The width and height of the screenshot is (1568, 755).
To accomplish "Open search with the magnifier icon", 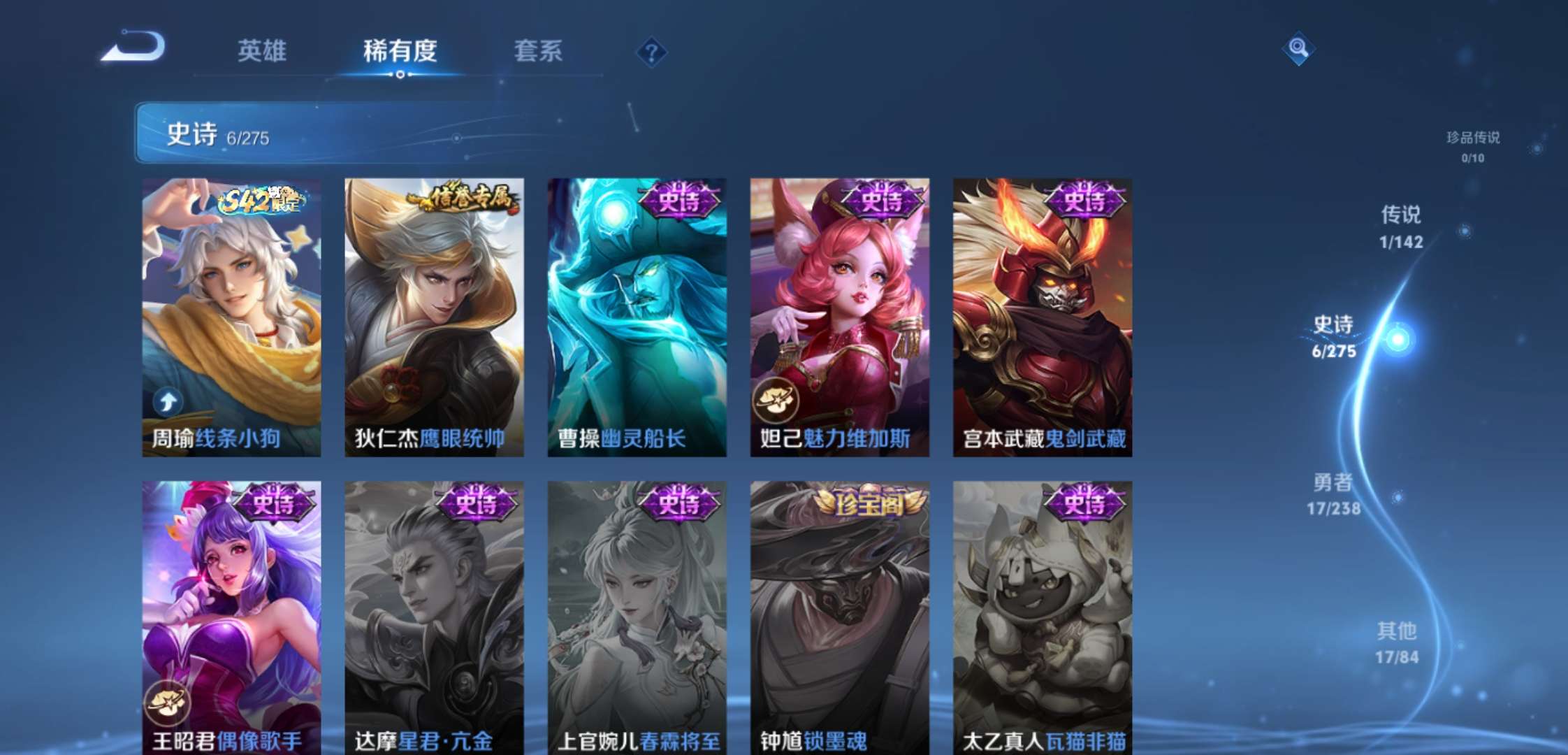I will [1298, 49].
